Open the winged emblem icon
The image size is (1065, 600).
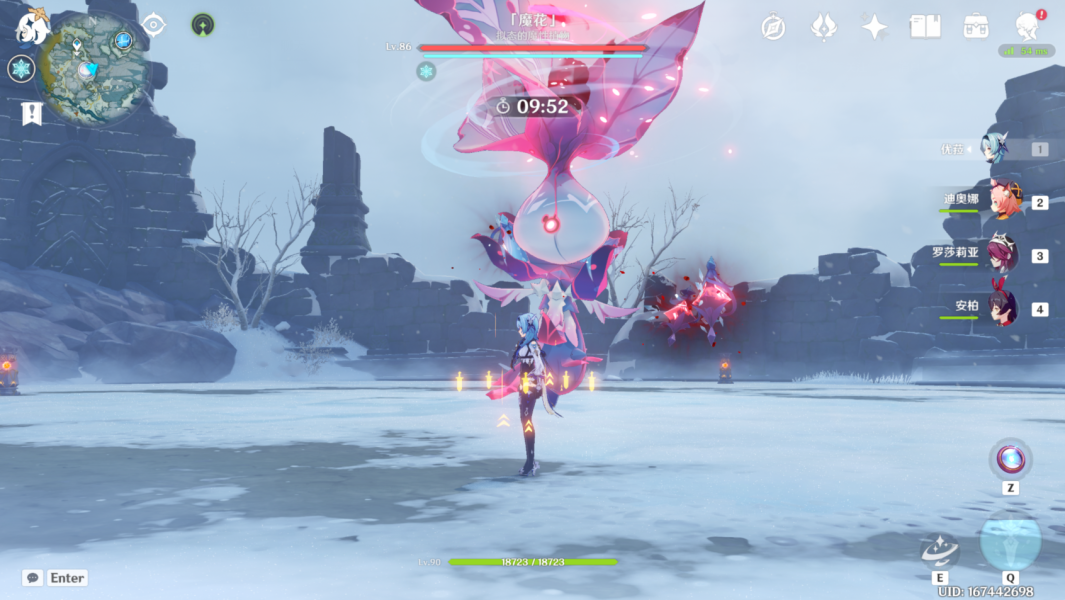tap(824, 27)
